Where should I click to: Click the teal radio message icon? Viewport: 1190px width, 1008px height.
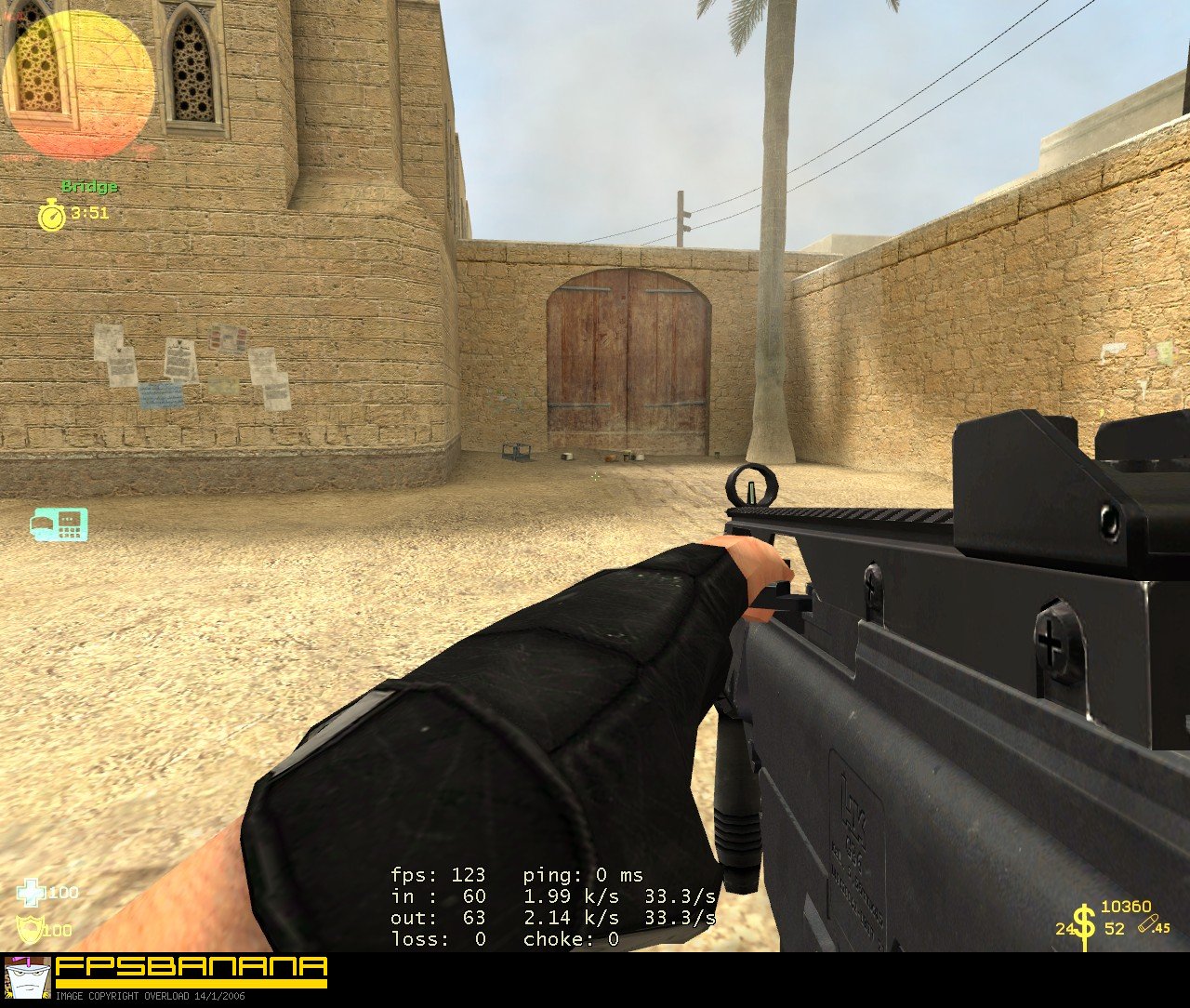(x=58, y=525)
